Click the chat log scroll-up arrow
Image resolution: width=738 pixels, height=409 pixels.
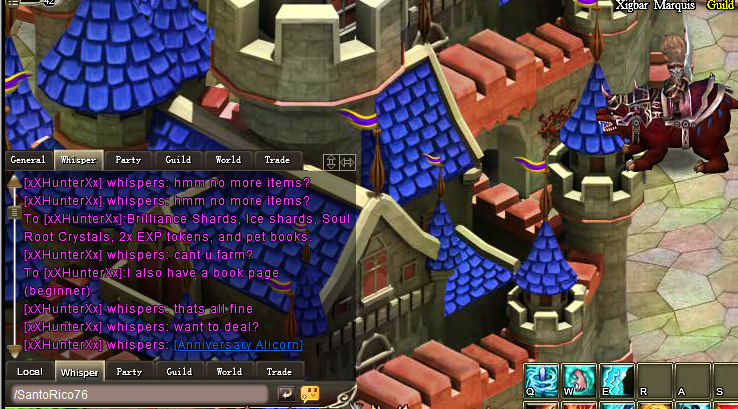[x=13, y=183]
